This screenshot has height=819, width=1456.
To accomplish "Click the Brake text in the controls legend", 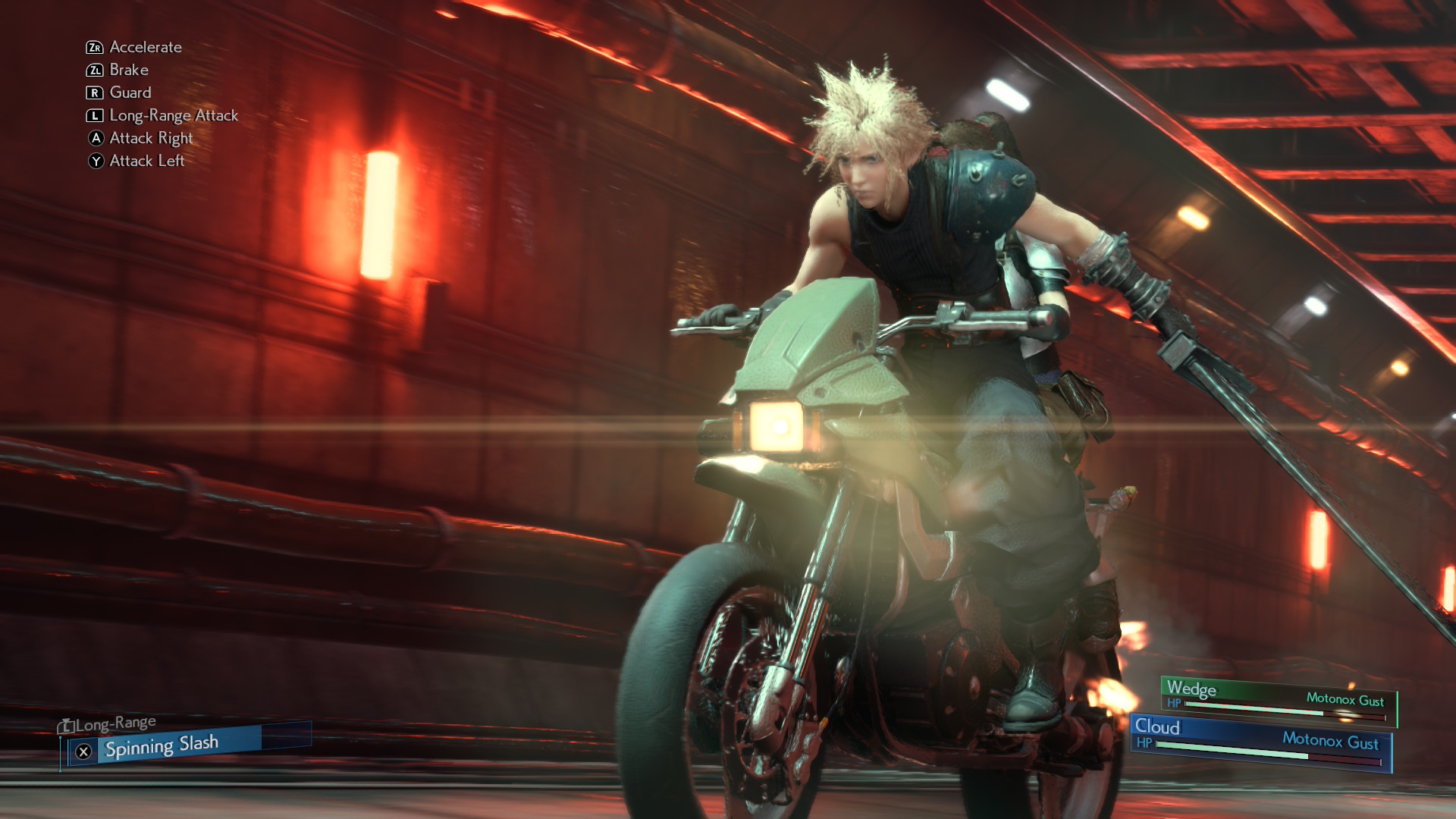I will point(127,70).
